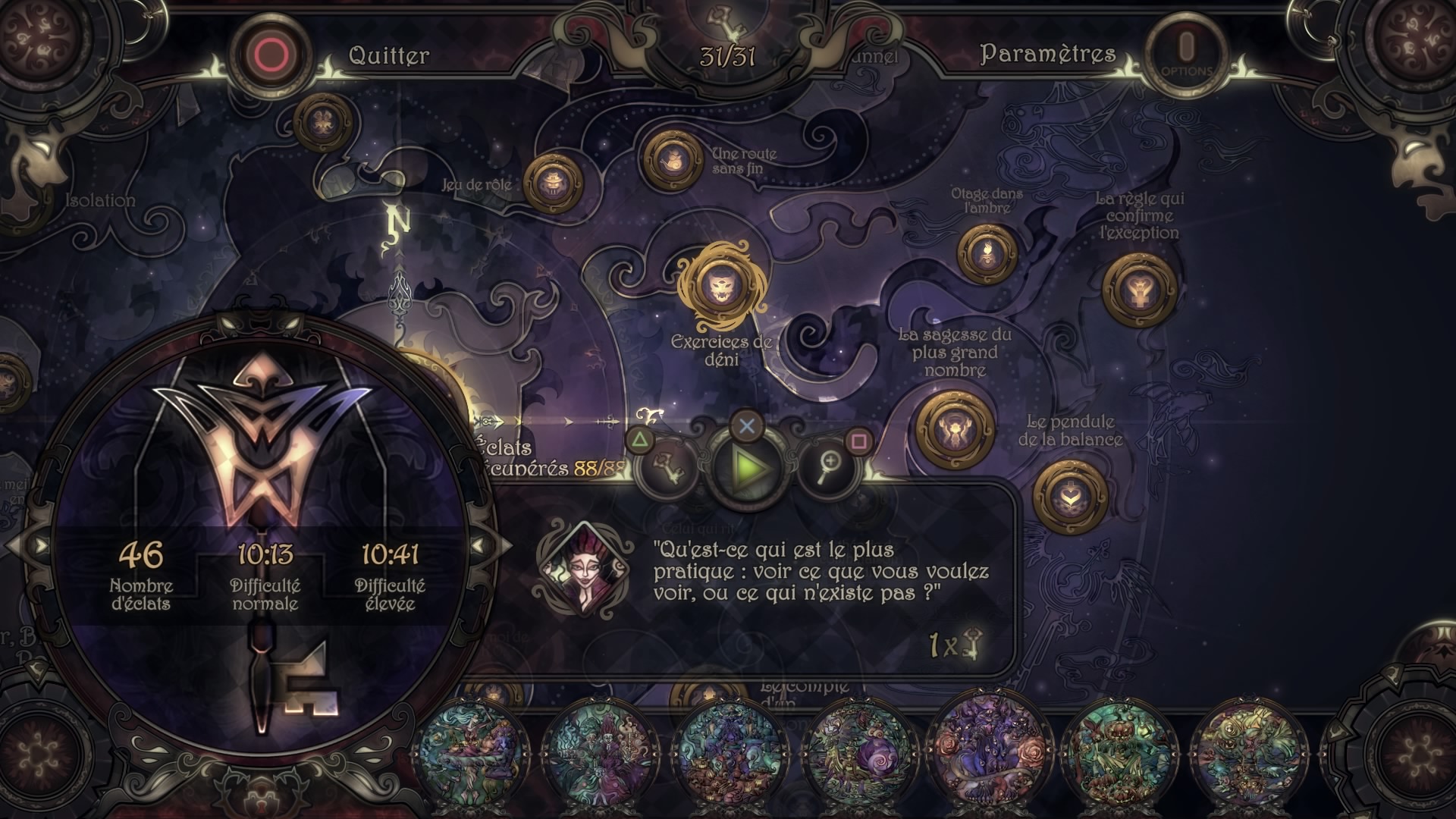Pick La règle qui confirme l'exception node
This screenshot has height=819, width=1456.
tap(1138, 290)
